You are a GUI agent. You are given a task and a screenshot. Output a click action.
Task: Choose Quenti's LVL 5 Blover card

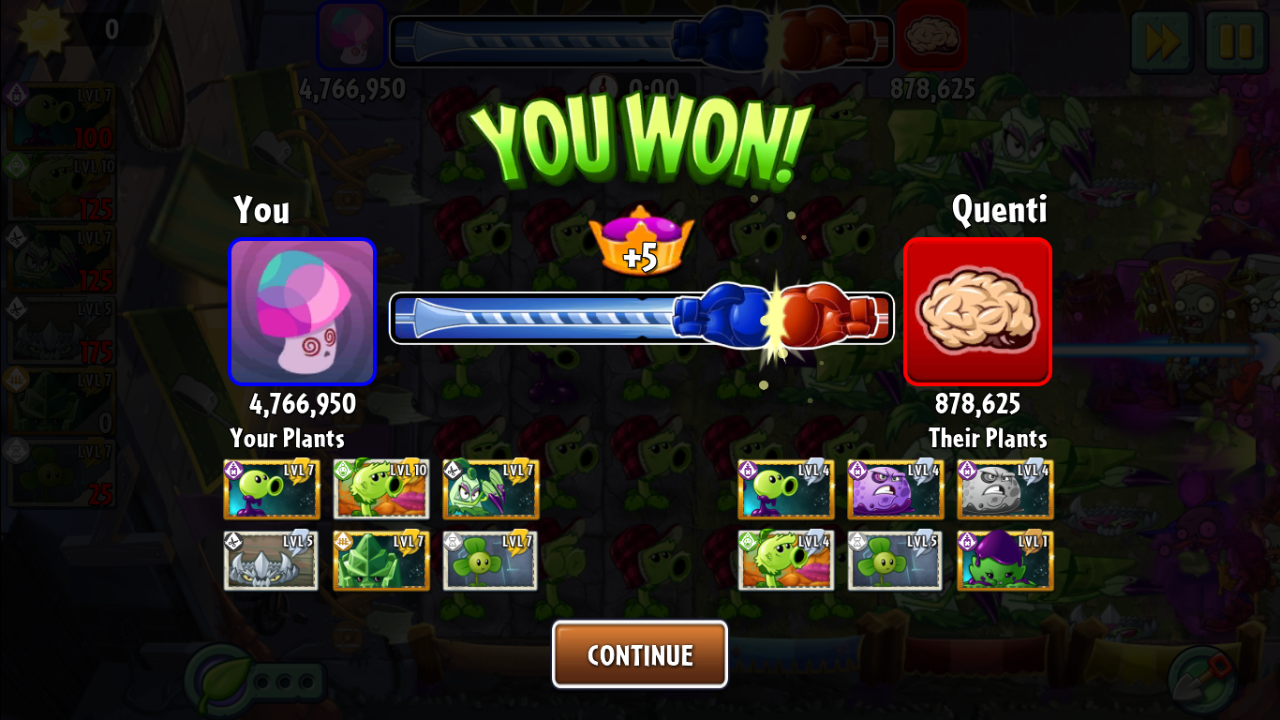(896, 560)
